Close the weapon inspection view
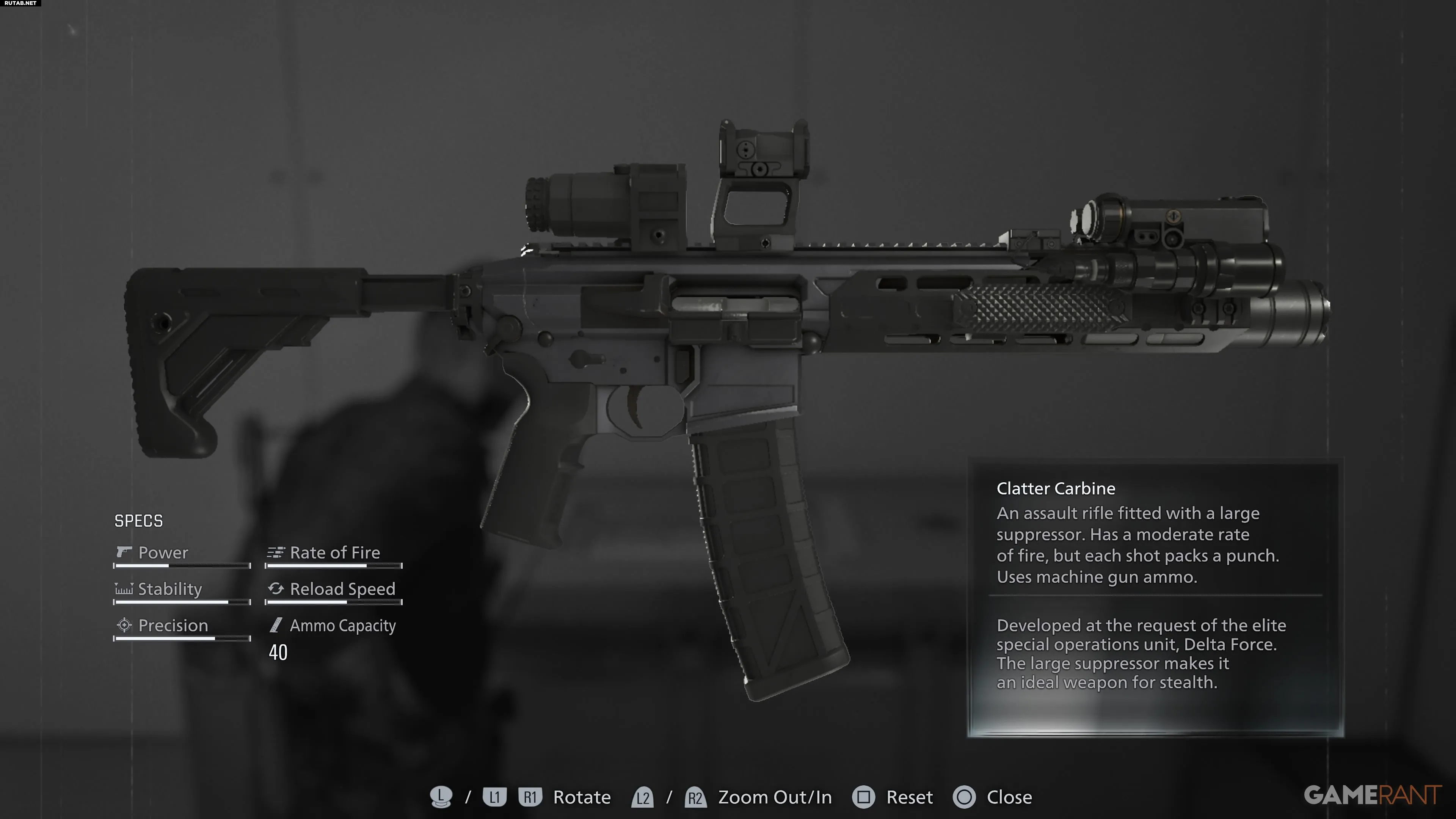1456x819 pixels. tap(1008, 797)
